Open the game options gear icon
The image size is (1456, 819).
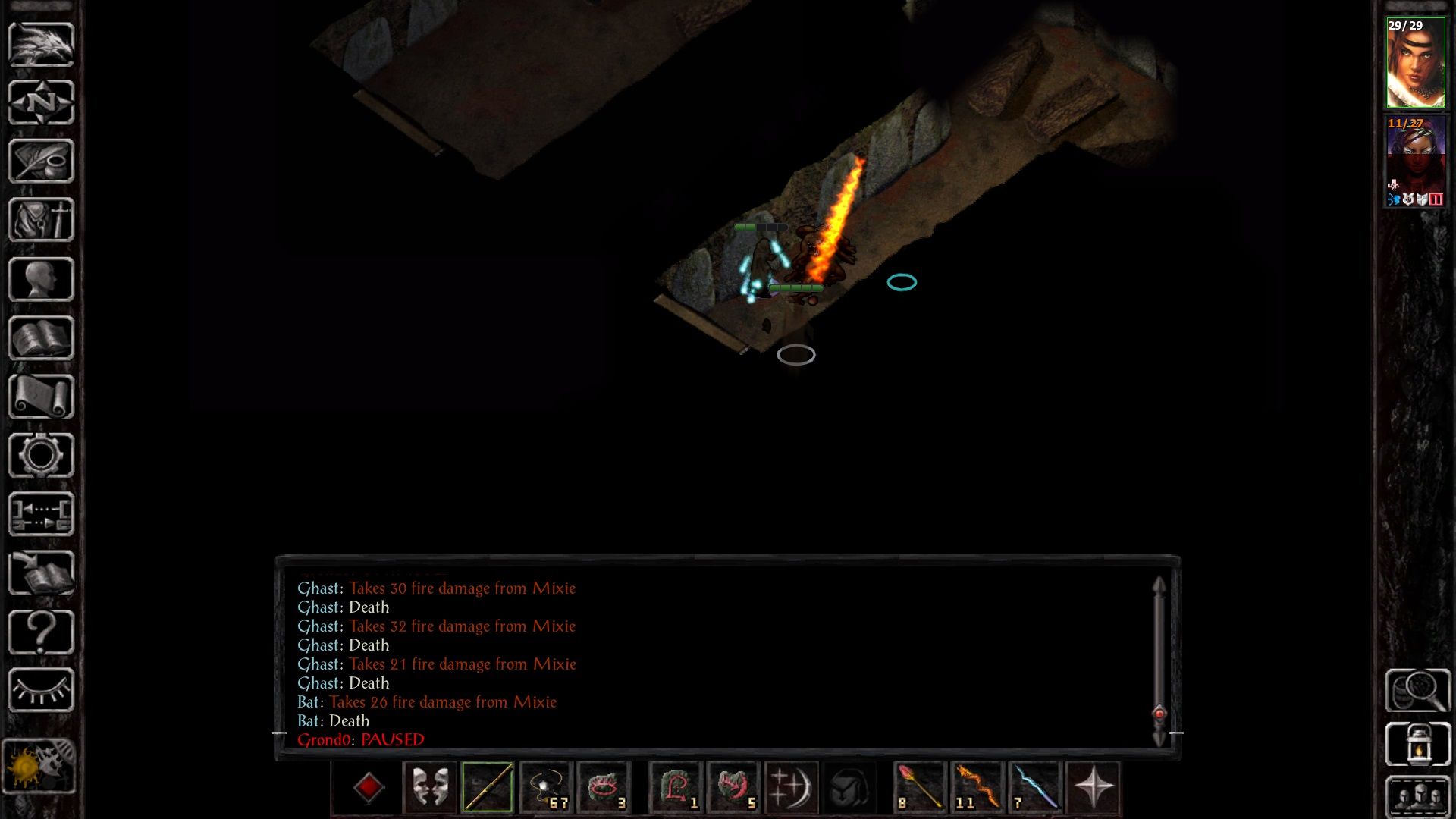(42, 453)
